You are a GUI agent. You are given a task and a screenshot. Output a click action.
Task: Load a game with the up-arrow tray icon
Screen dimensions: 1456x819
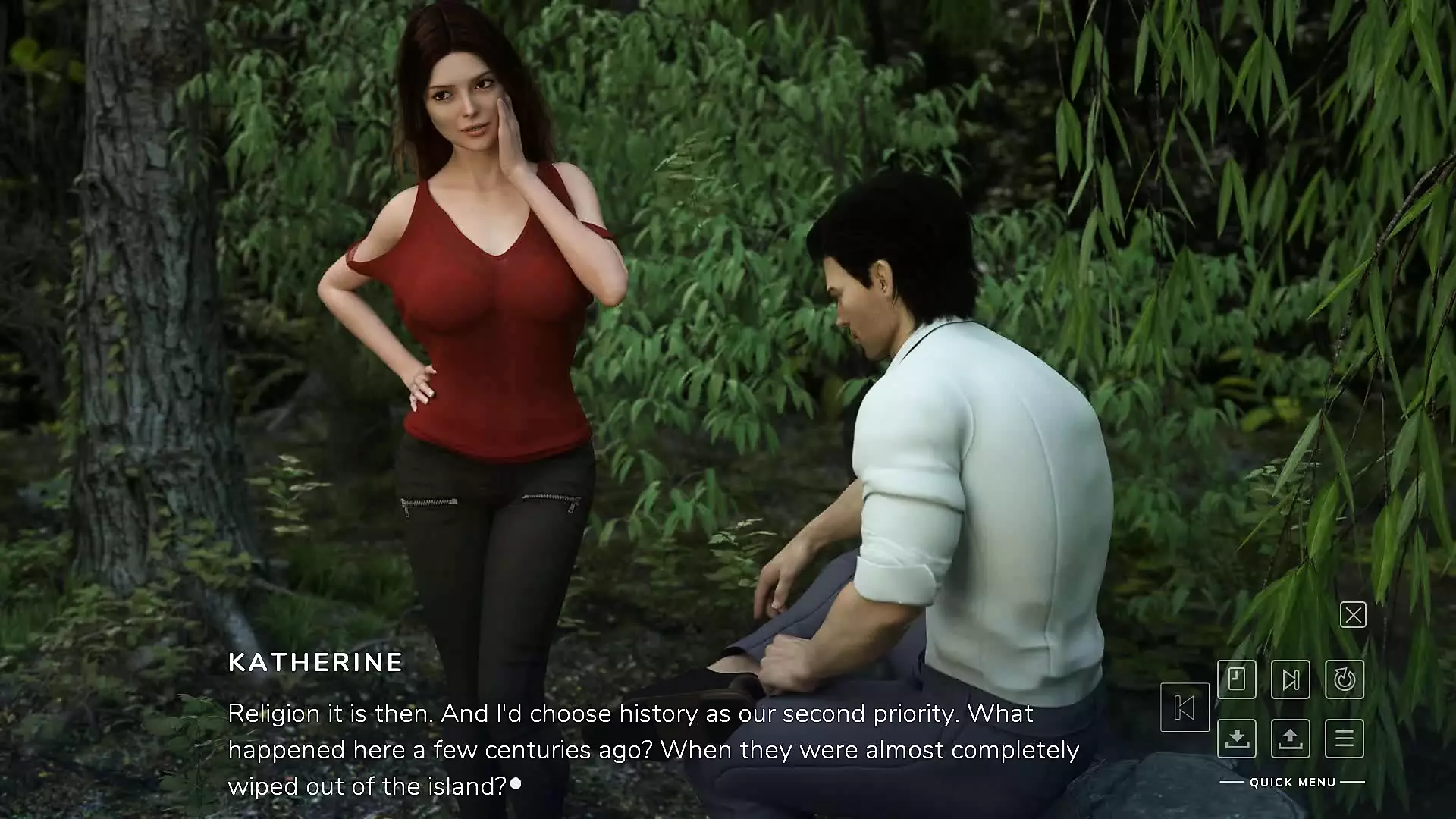[x=1291, y=738]
